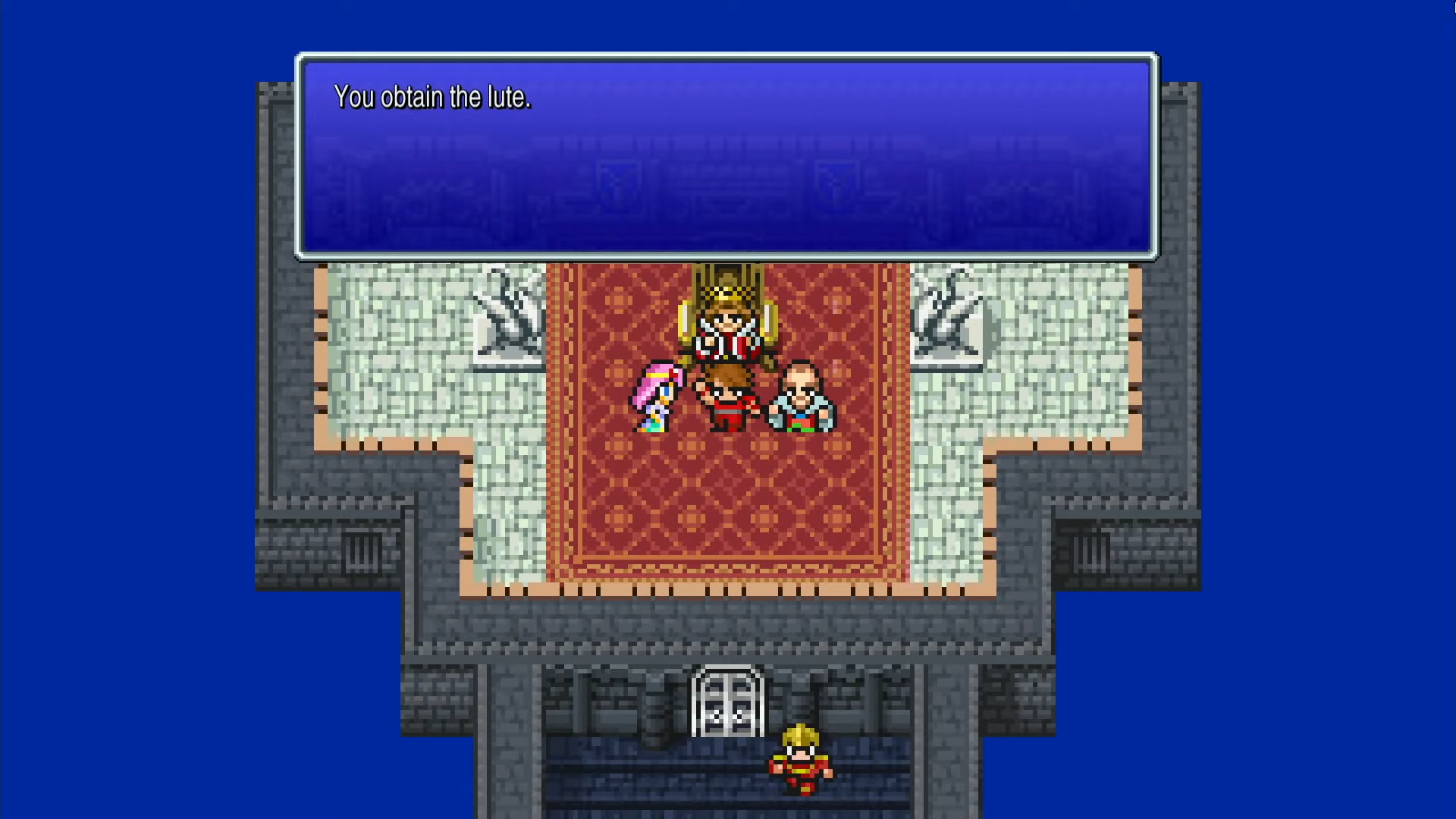Select the King seated on the golden throne
The width and height of the screenshot is (1456, 819).
point(726,330)
